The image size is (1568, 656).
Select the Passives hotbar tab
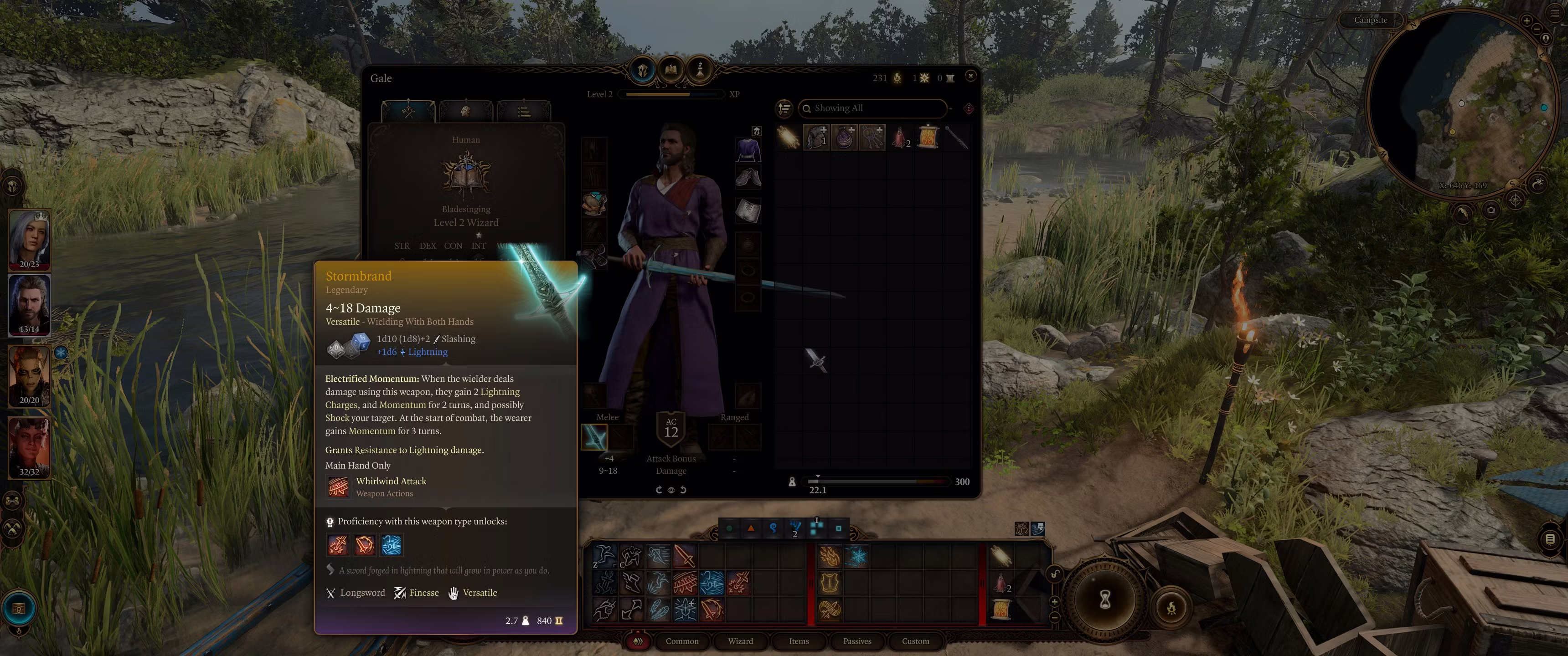pyautogui.click(x=857, y=641)
